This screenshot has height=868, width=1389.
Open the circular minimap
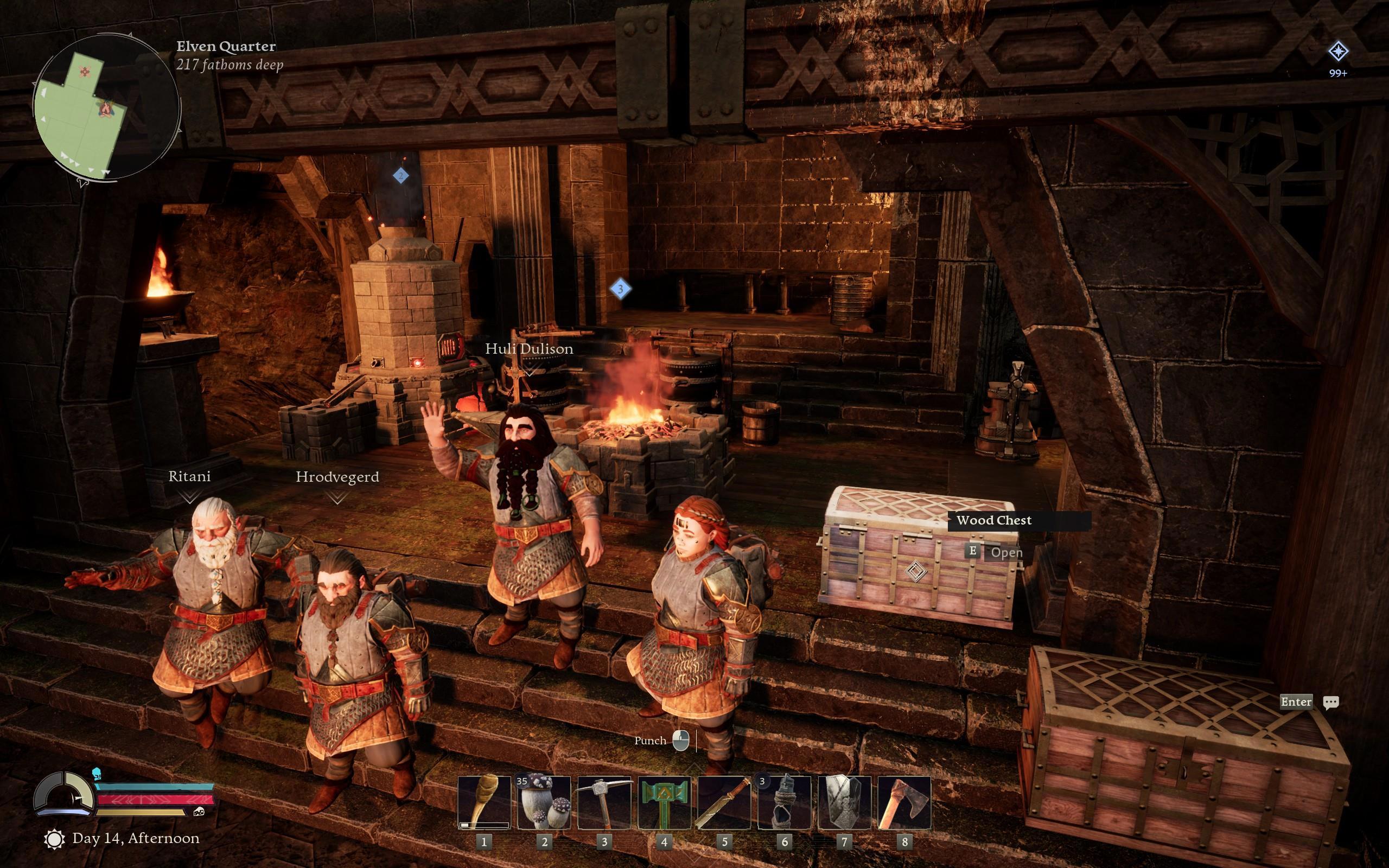(x=106, y=107)
